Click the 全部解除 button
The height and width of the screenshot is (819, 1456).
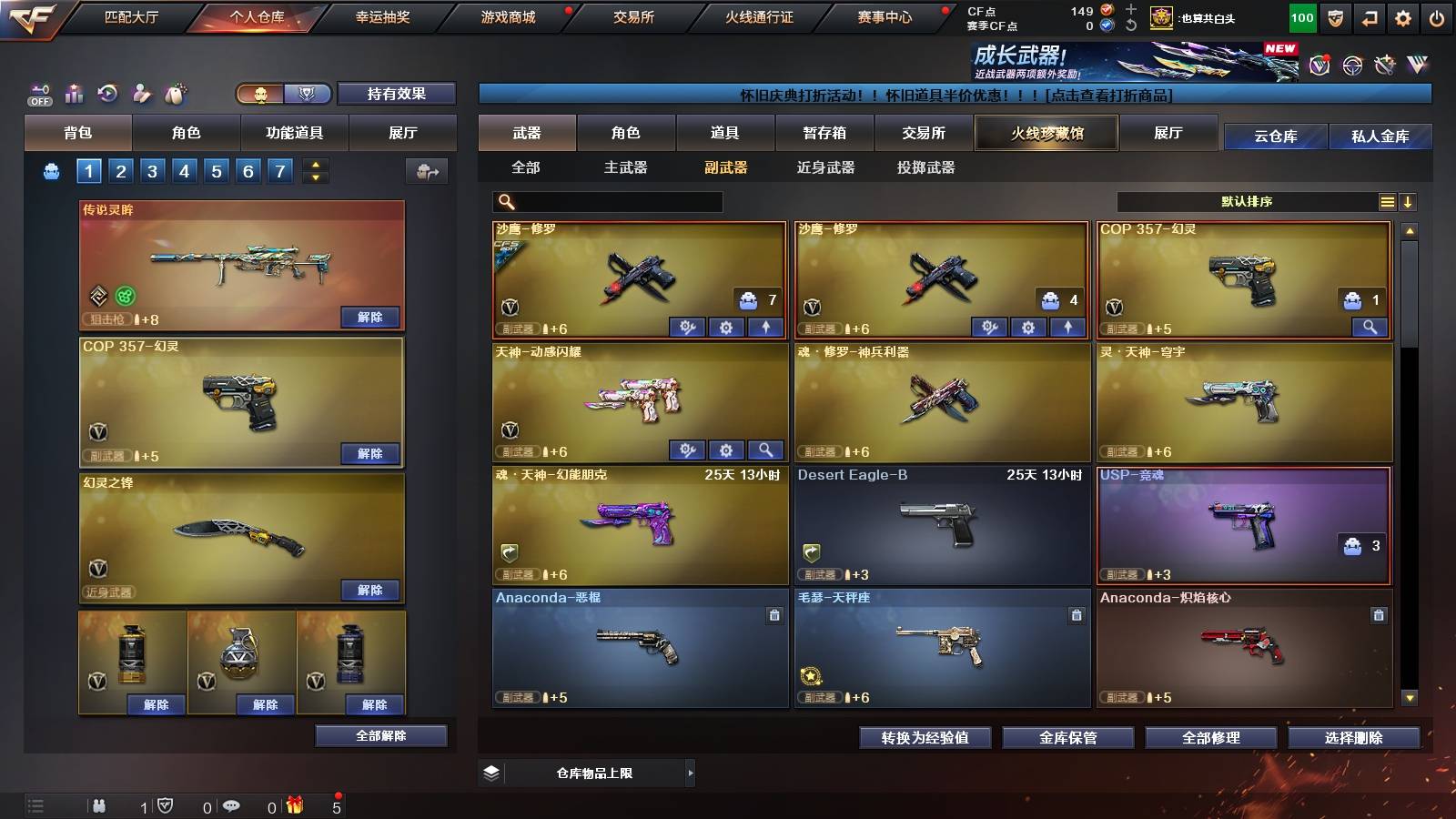point(380,735)
